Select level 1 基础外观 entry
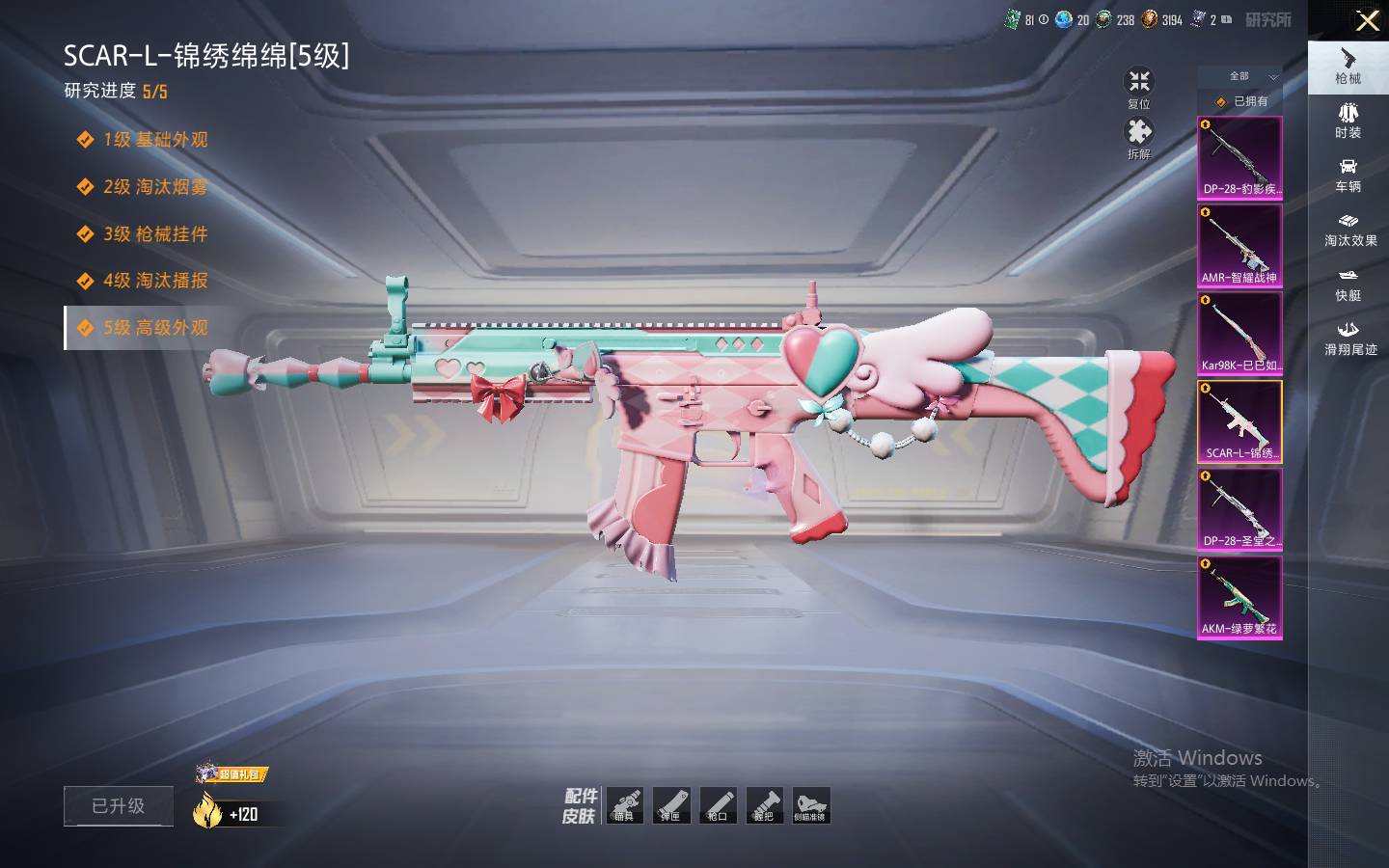The image size is (1389, 868). tap(154, 140)
